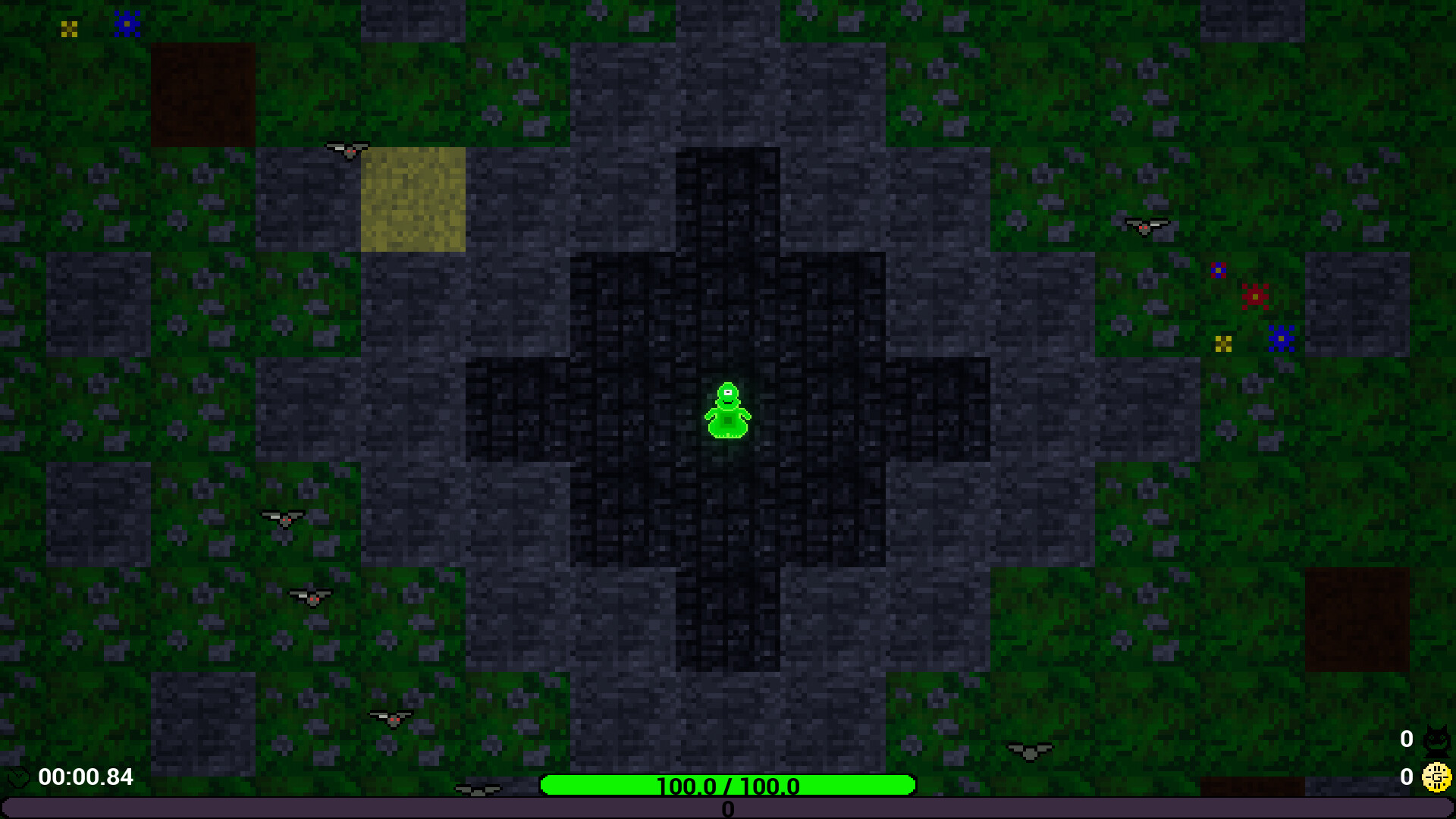1456x819 pixels.
Task: Click the green health bar reading 100.0/100.0
Action: coord(728,786)
